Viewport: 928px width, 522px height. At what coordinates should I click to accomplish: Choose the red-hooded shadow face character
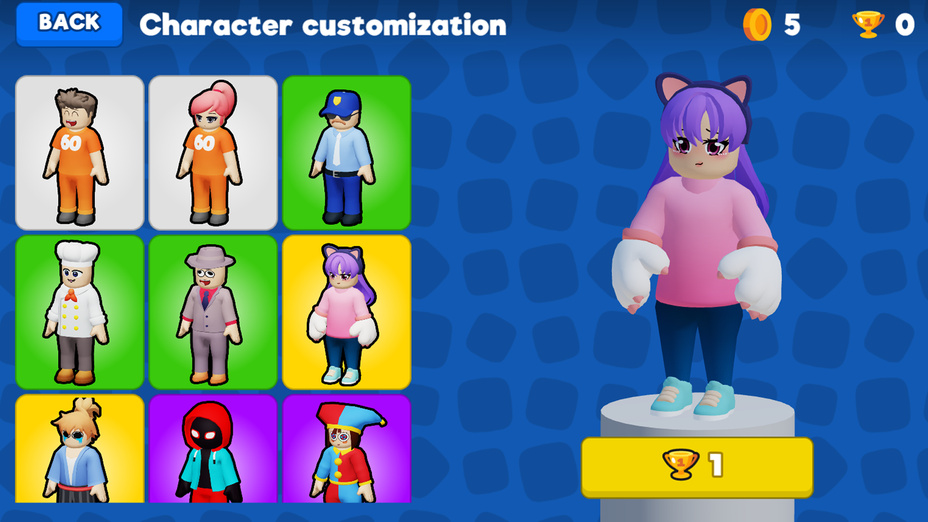[213, 449]
